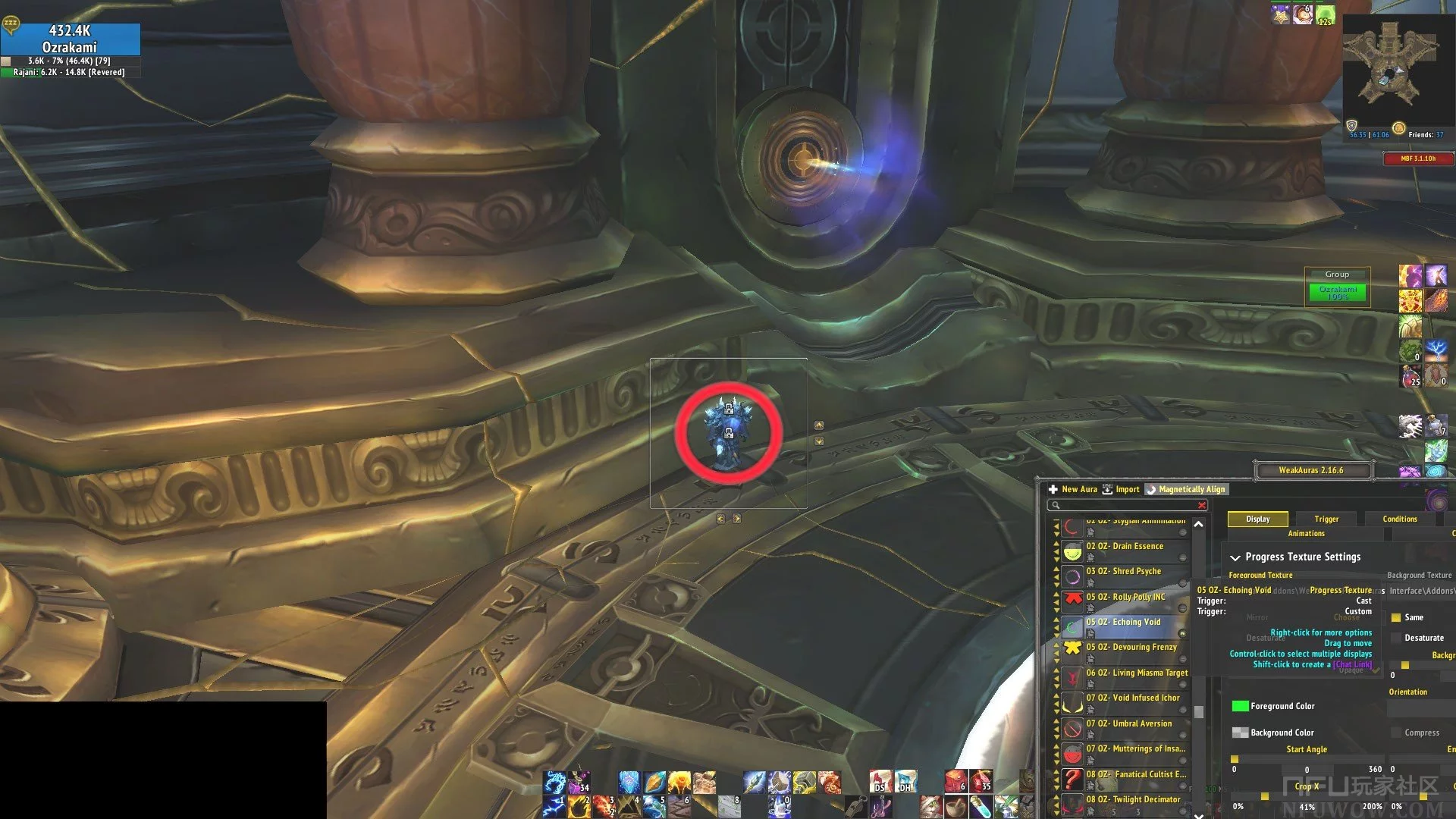
Task: Switch to the Trigger tab
Action: tap(1326, 519)
